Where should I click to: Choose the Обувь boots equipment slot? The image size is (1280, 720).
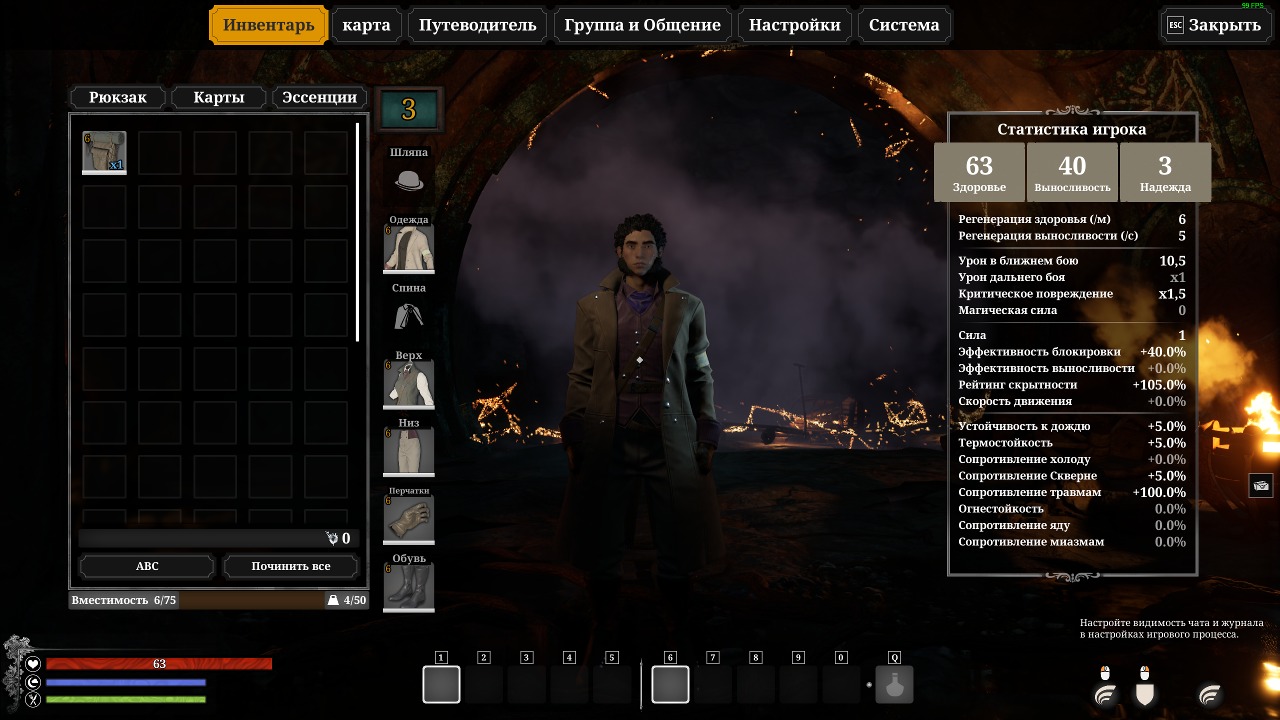[409, 587]
